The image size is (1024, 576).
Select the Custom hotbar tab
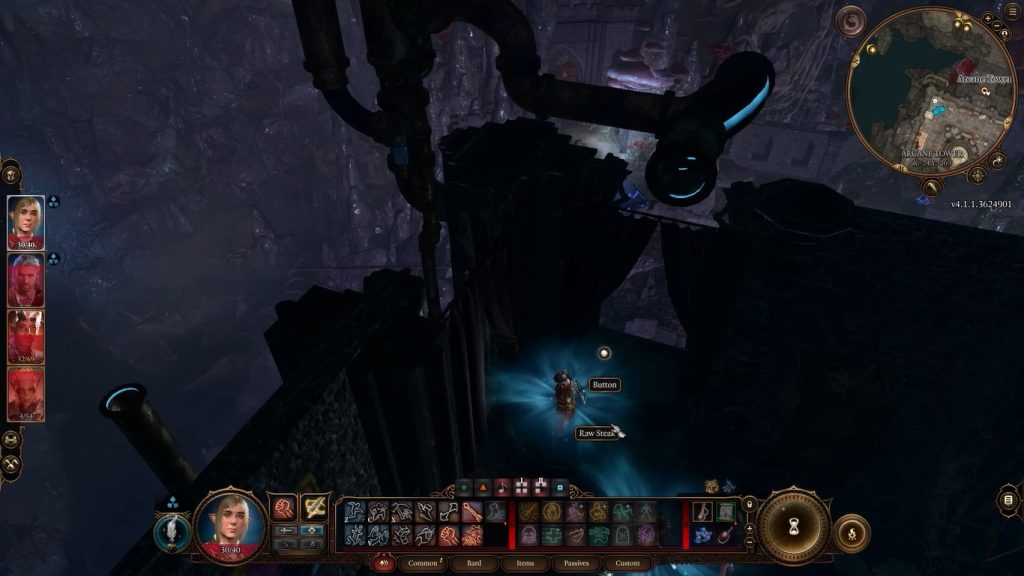(x=627, y=564)
